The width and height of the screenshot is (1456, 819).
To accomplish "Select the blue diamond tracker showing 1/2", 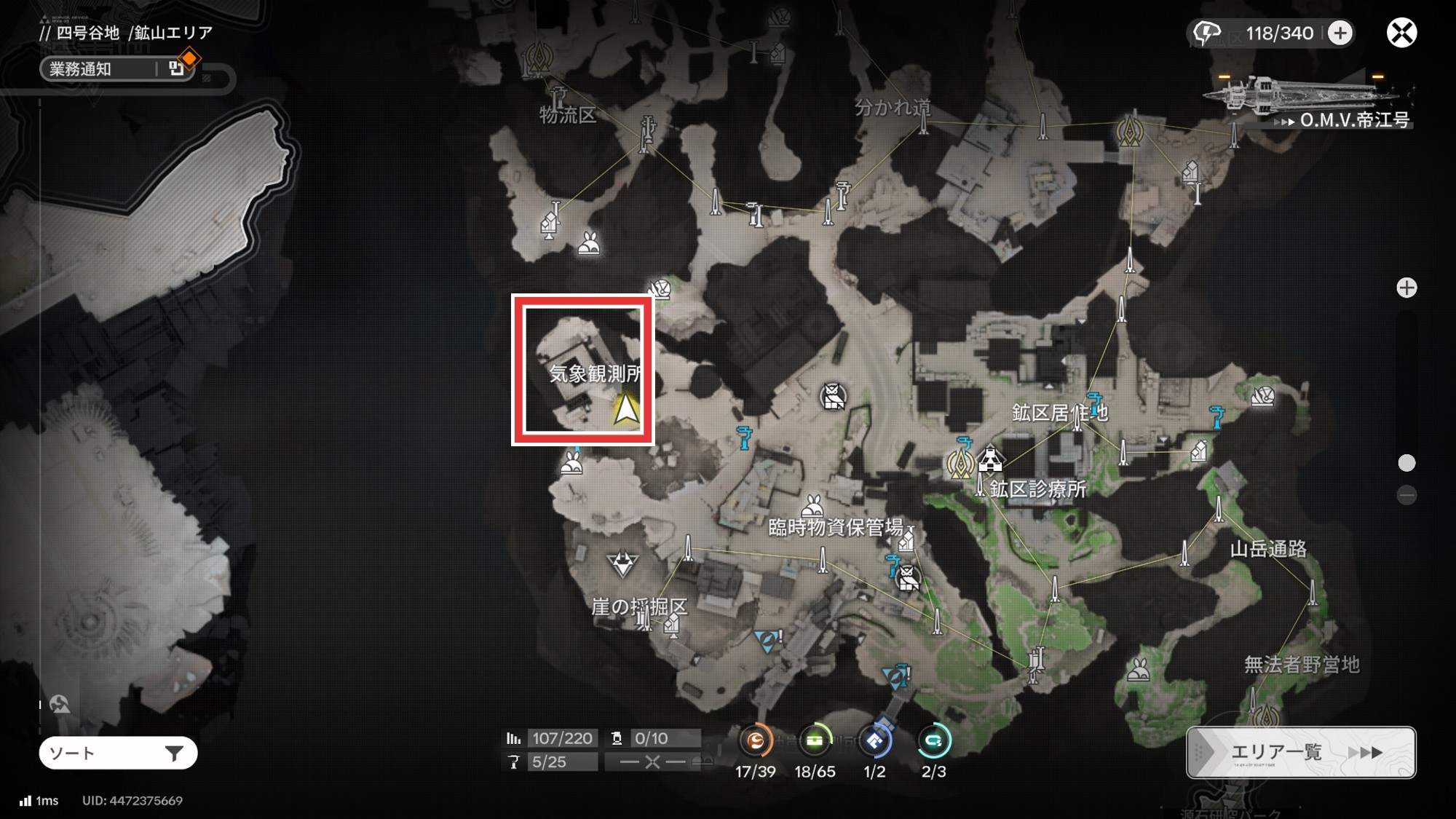I will [x=874, y=741].
